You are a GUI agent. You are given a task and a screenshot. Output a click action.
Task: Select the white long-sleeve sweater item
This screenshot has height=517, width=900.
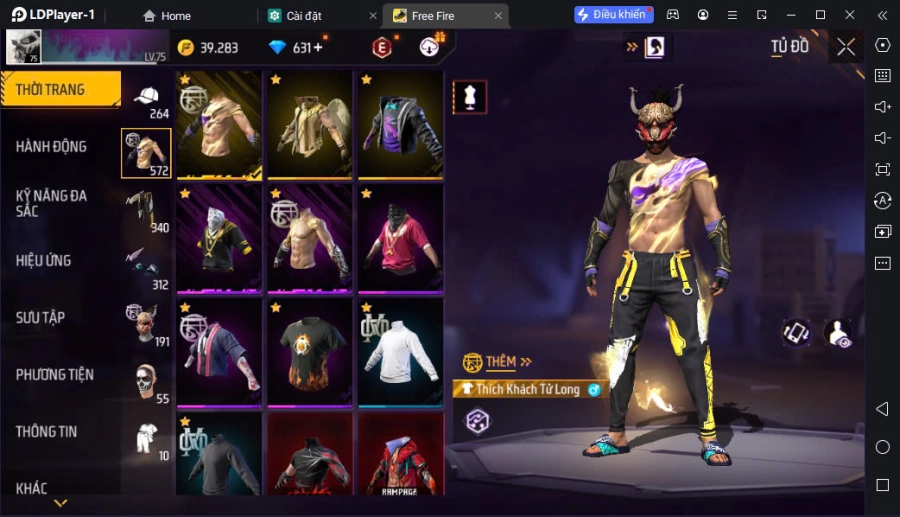point(399,351)
